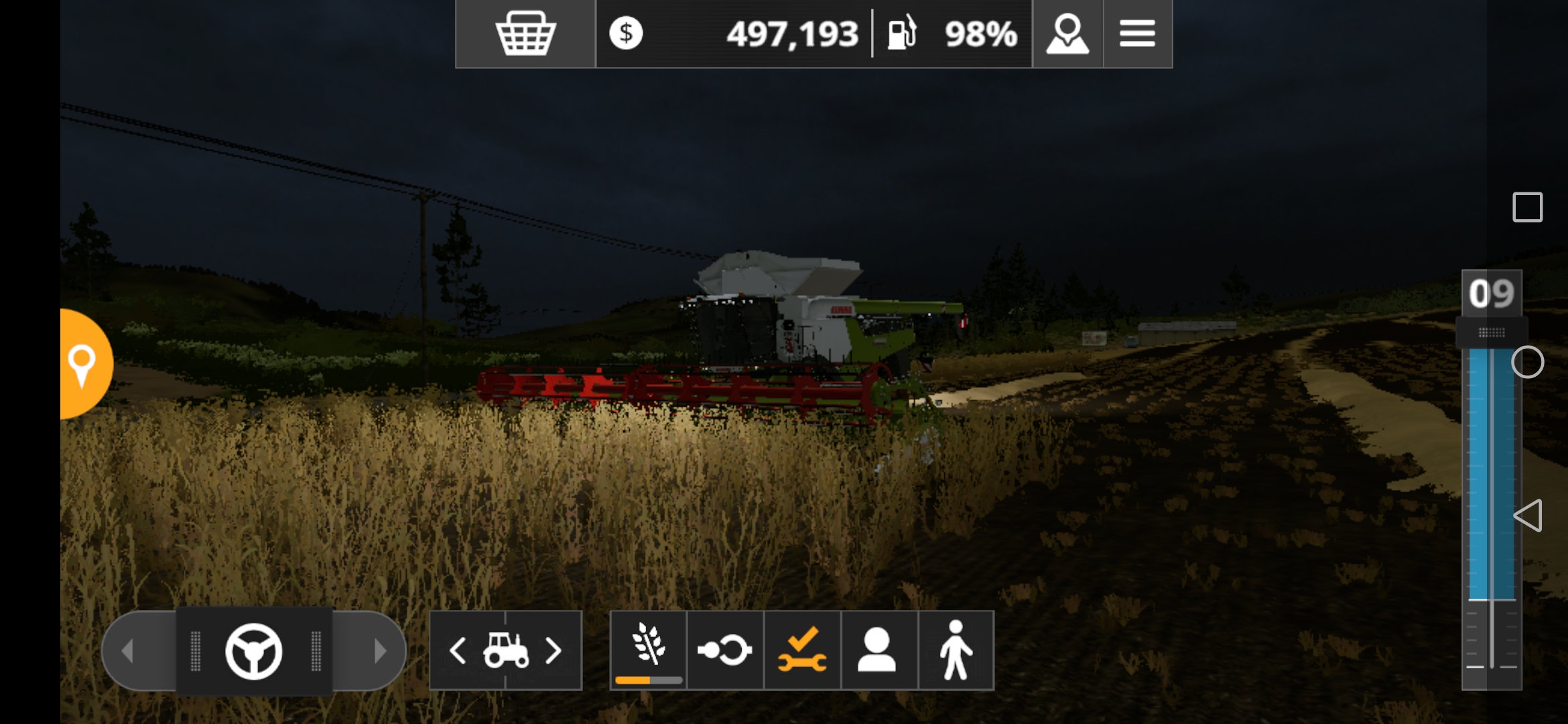Image resolution: width=1568 pixels, height=724 pixels.
Task: Tap the Android home circle button
Action: point(1527,363)
